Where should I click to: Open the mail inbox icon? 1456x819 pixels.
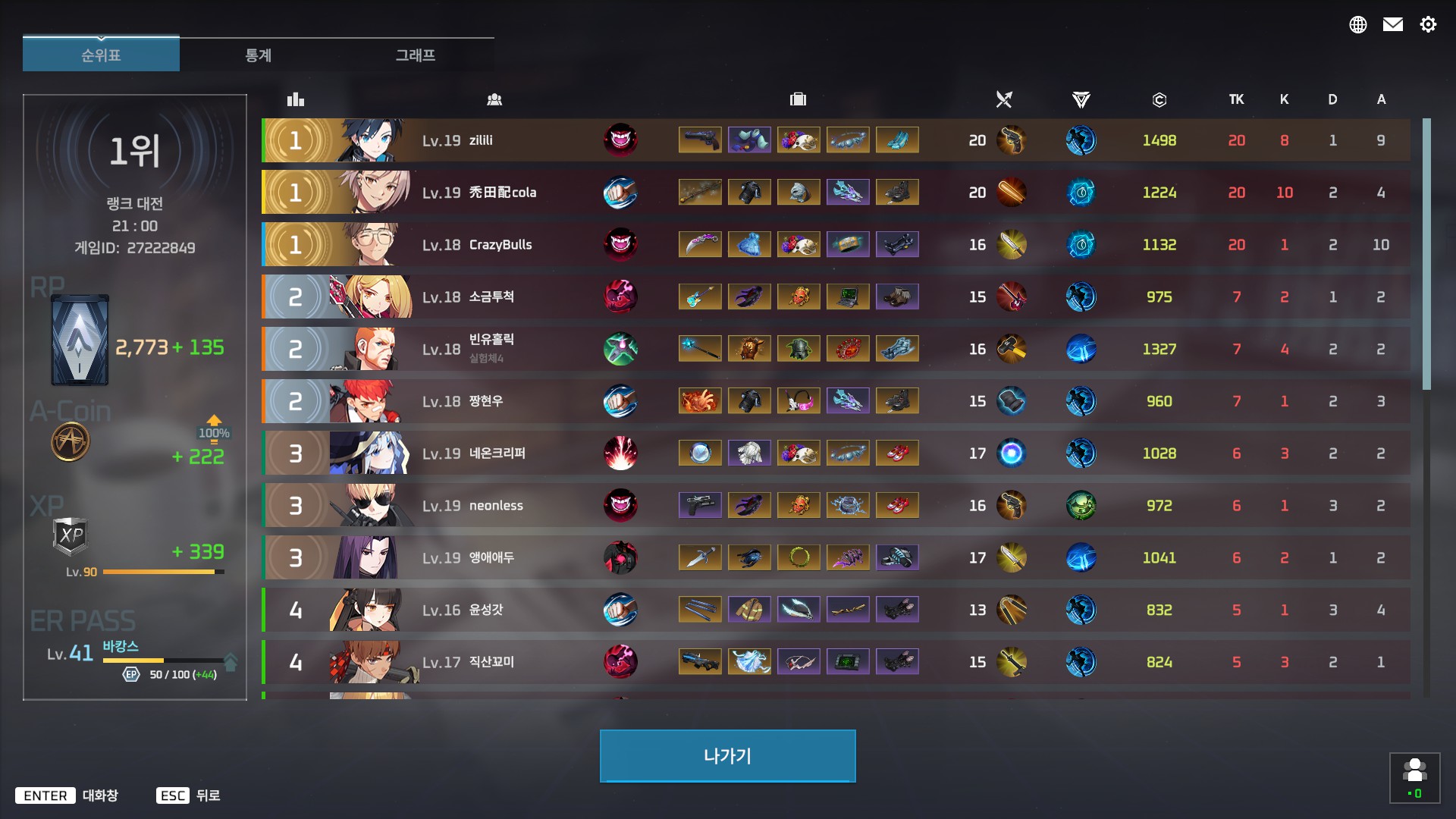(1393, 24)
